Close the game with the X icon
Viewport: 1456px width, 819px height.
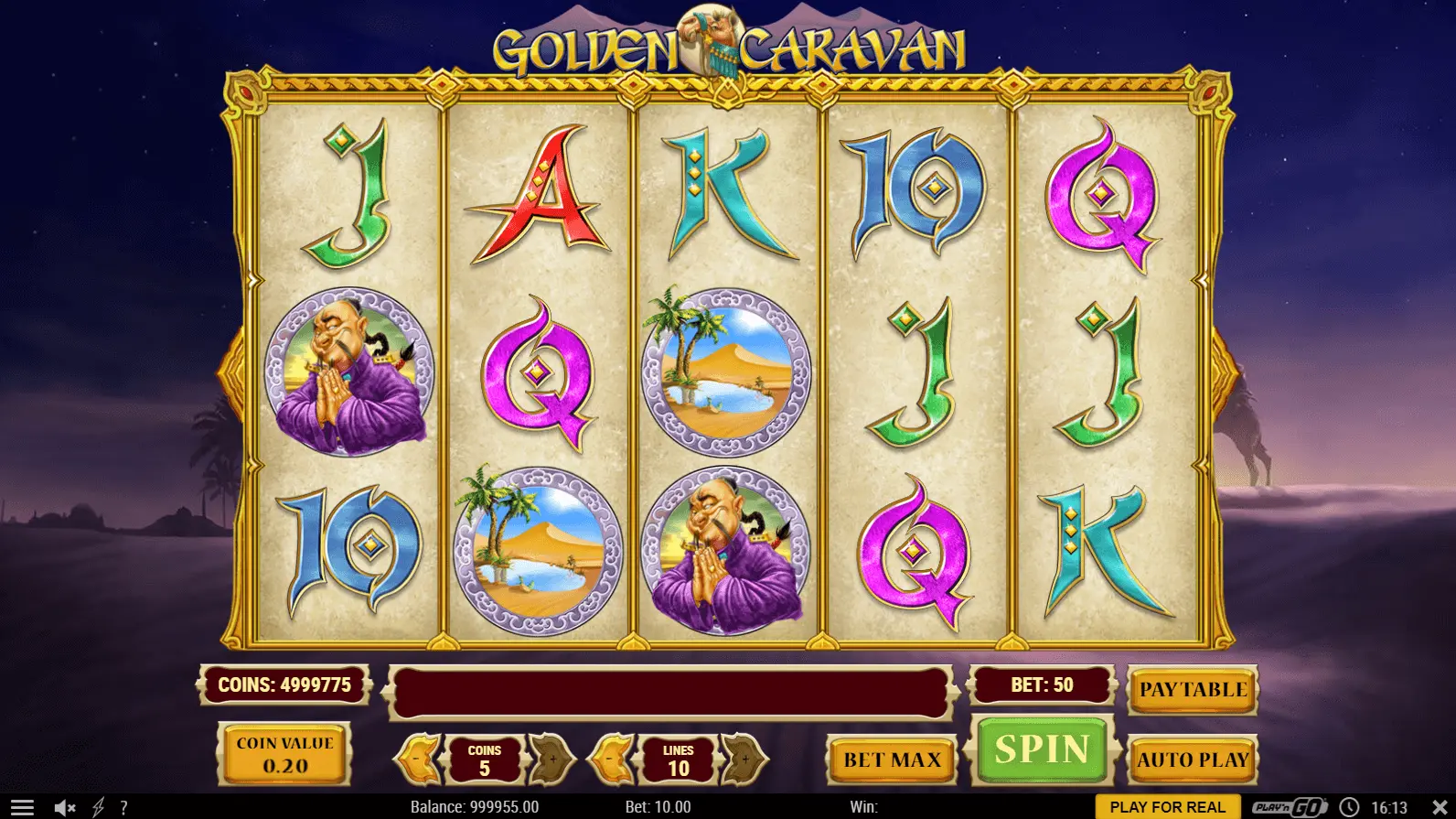(x=1440, y=807)
